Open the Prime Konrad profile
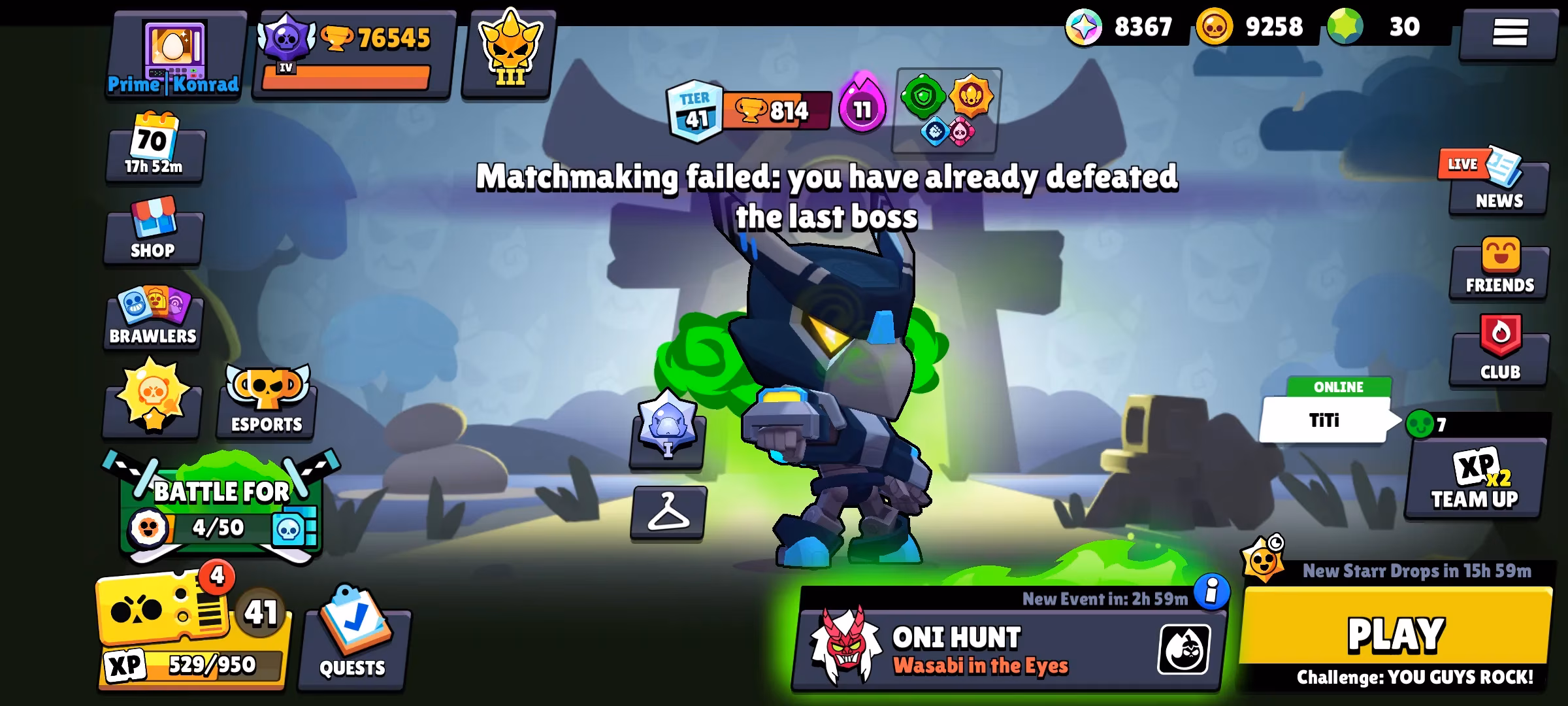 [x=173, y=52]
